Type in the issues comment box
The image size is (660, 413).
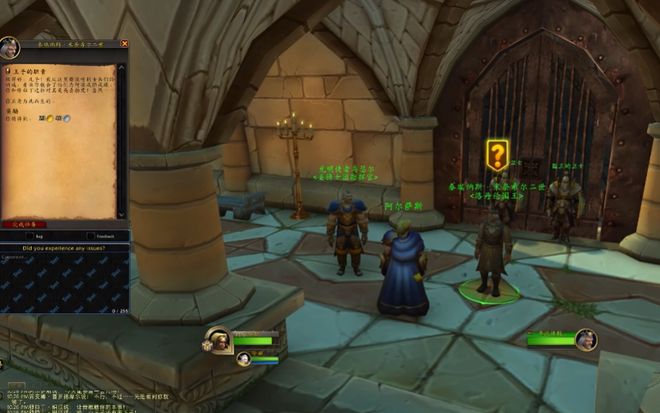[64, 281]
